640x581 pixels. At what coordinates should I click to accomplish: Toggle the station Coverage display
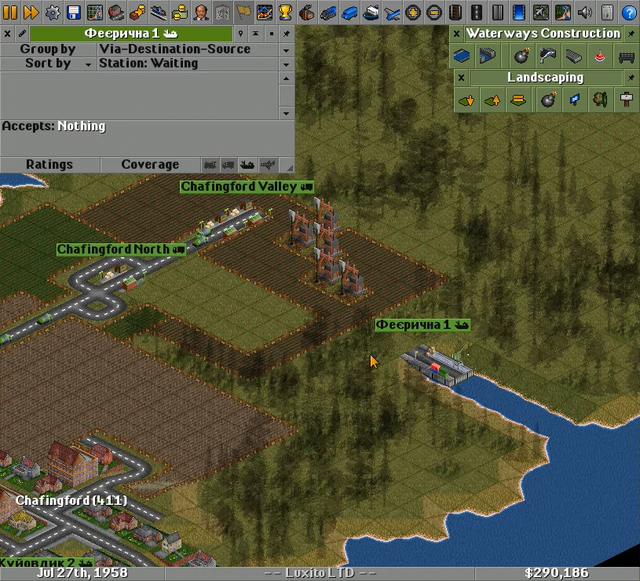pos(150,164)
